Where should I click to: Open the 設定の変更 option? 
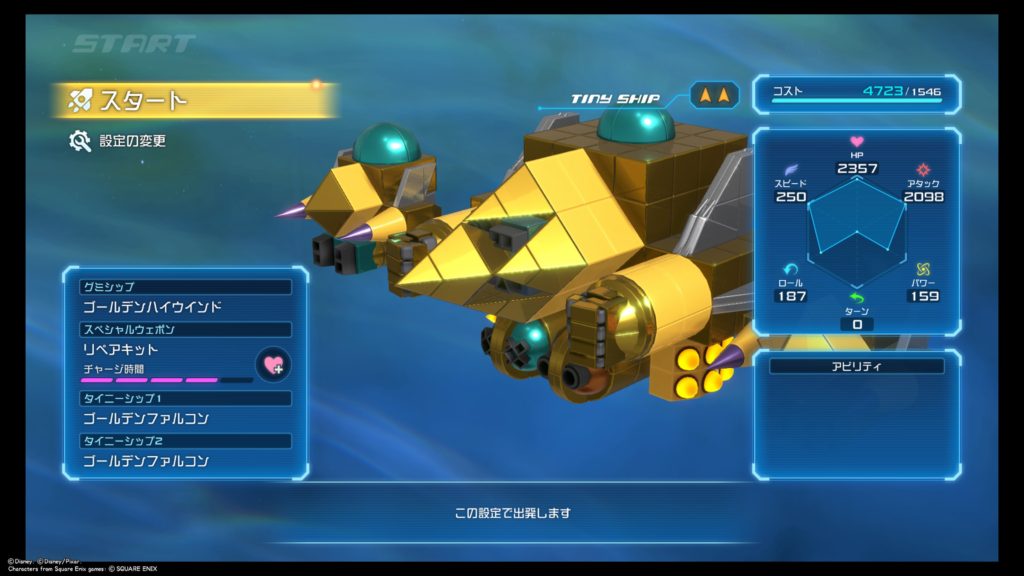tap(132, 141)
